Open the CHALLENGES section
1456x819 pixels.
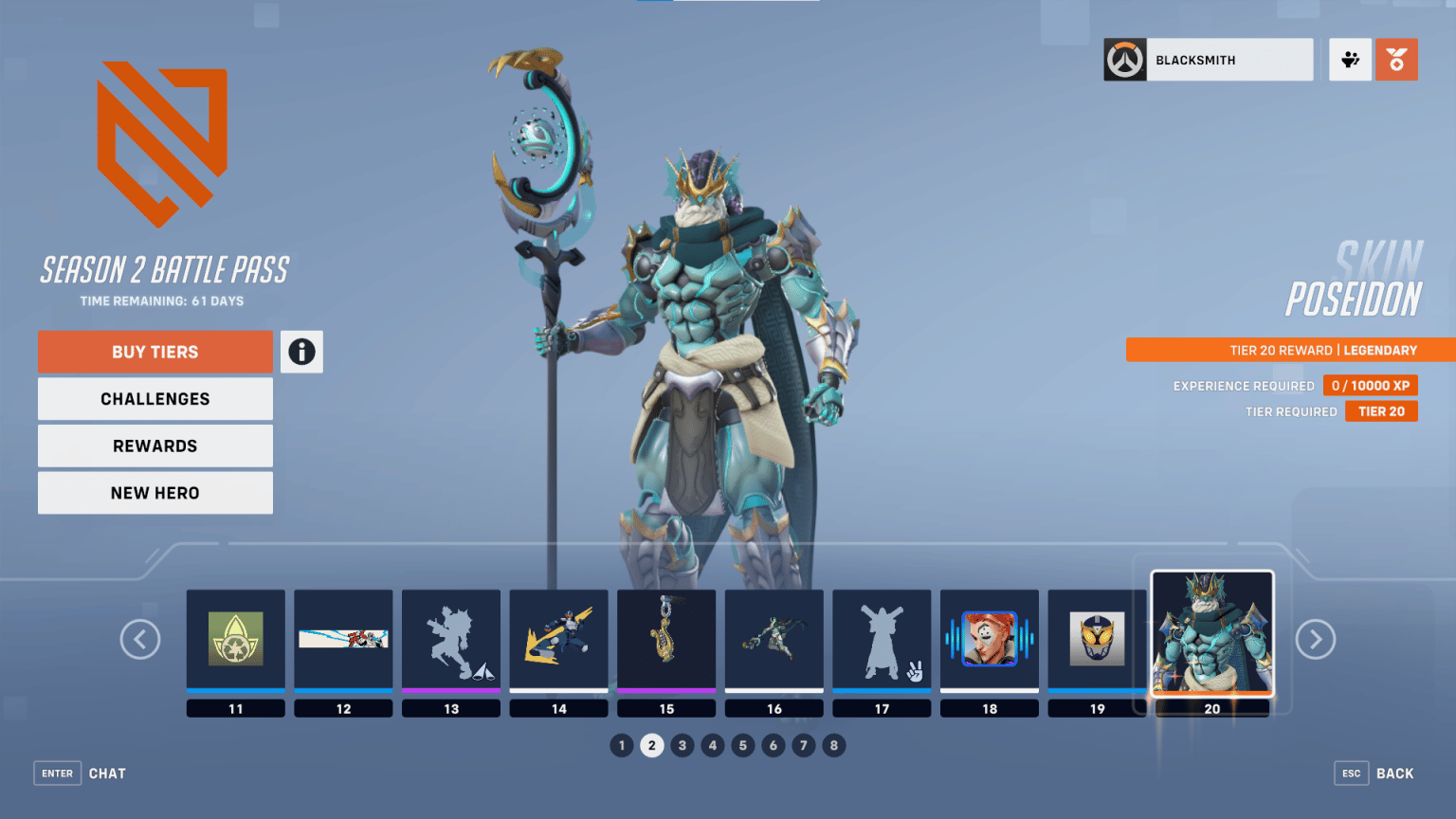[155, 398]
